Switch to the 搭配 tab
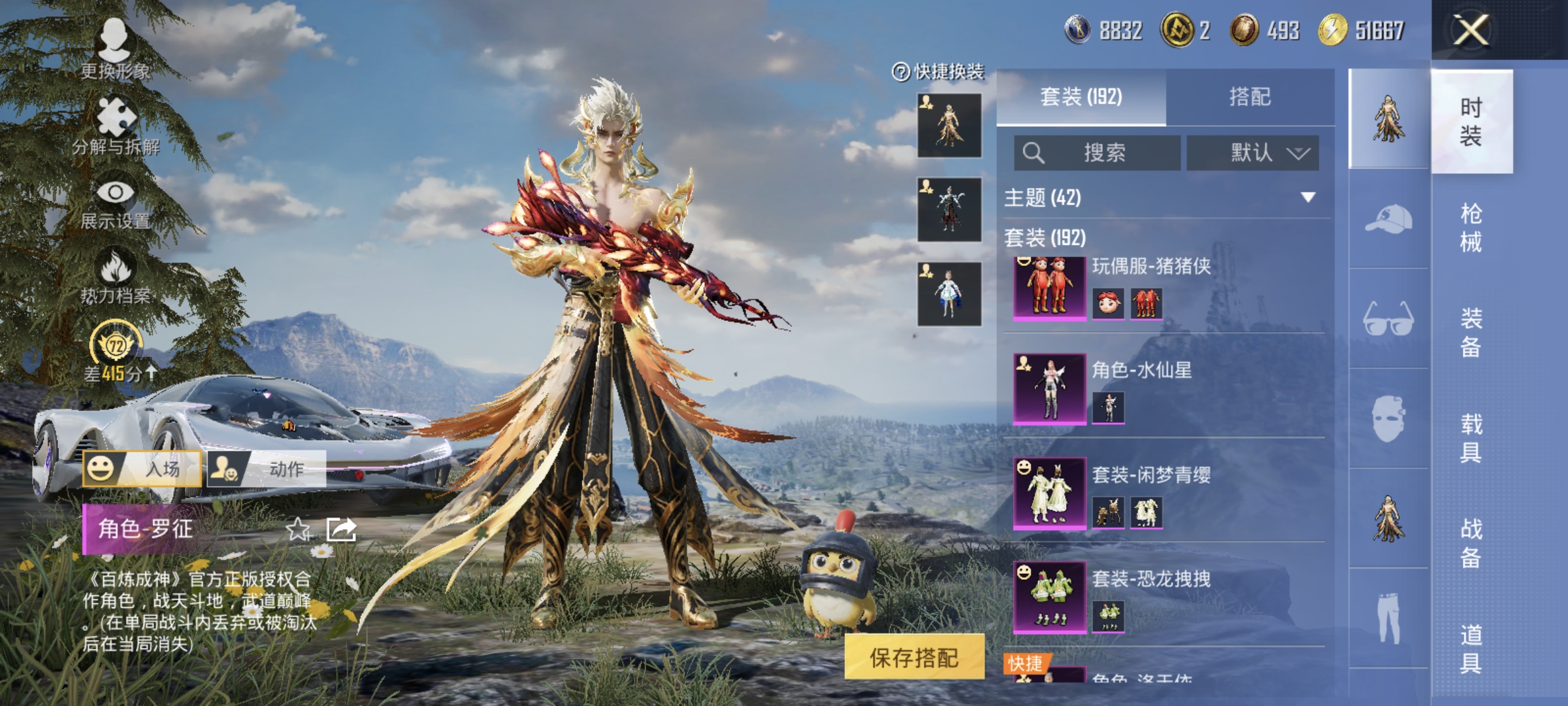The image size is (1568, 706). point(1250,97)
